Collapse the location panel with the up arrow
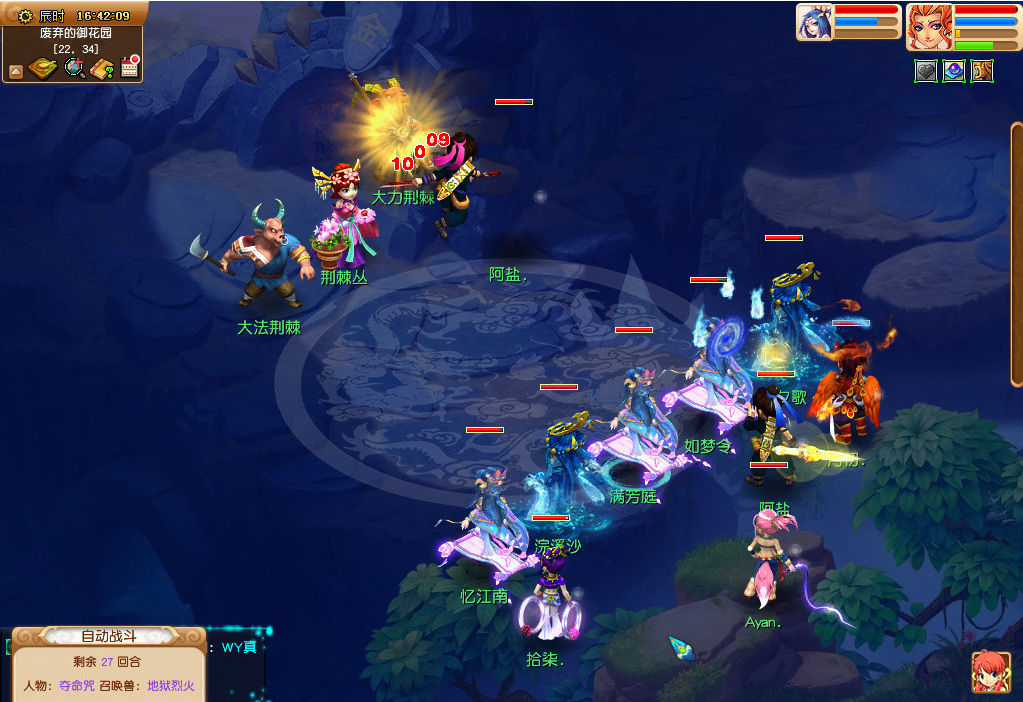Viewport: 1023px width, 702px height. (15, 71)
